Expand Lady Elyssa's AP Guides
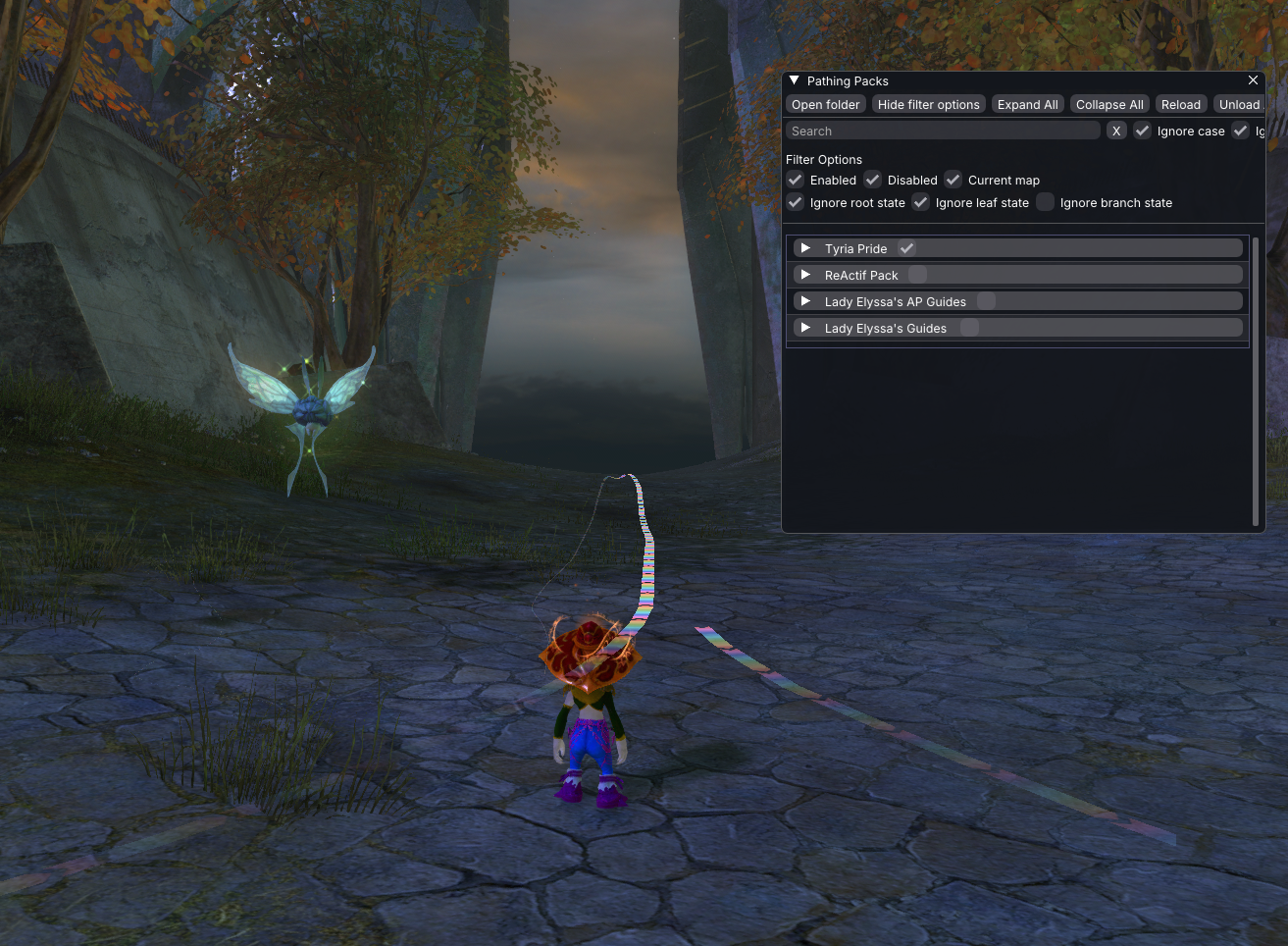Image resolution: width=1288 pixels, height=946 pixels. click(x=805, y=301)
